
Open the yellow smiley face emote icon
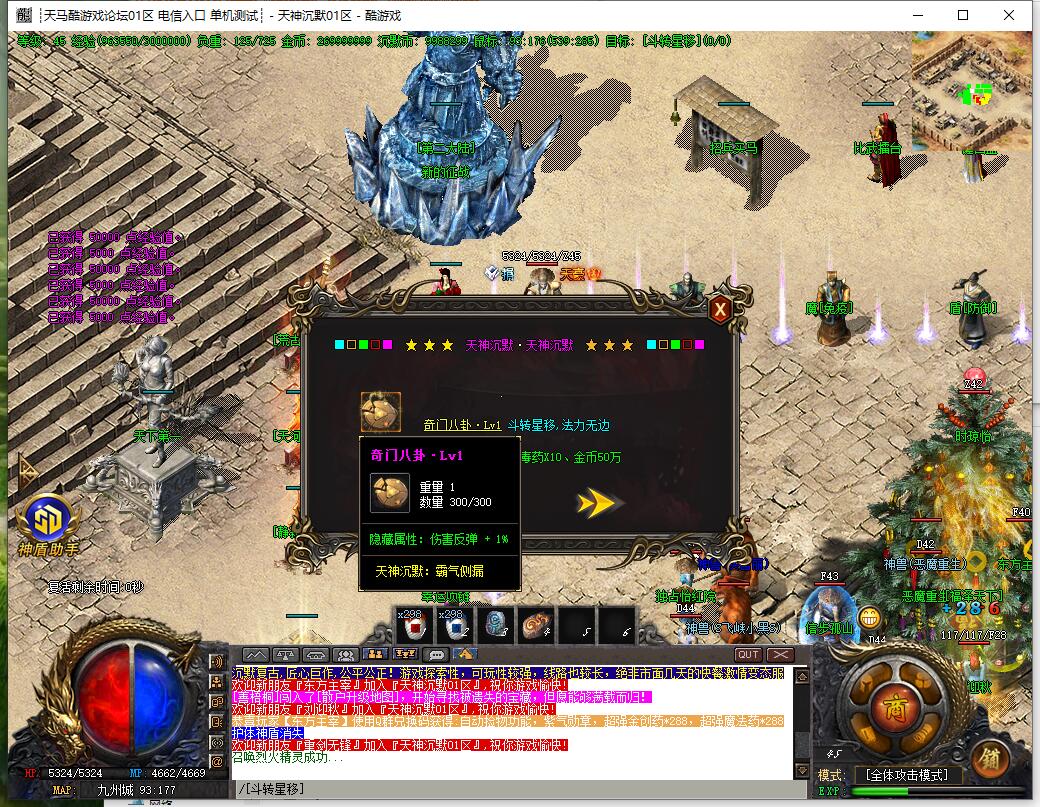click(x=870, y=617)
